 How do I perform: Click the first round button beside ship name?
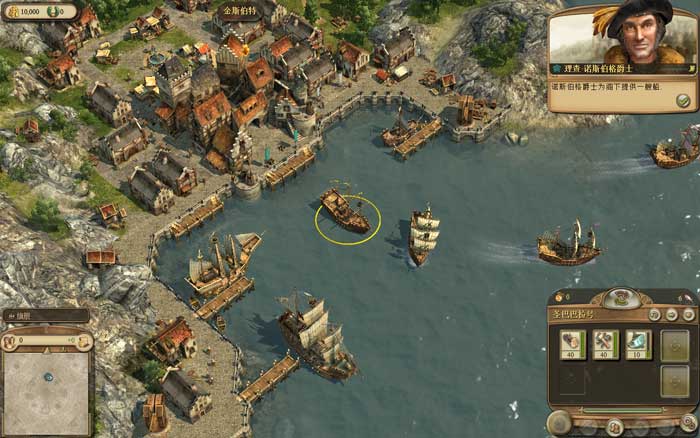(652, 314)
